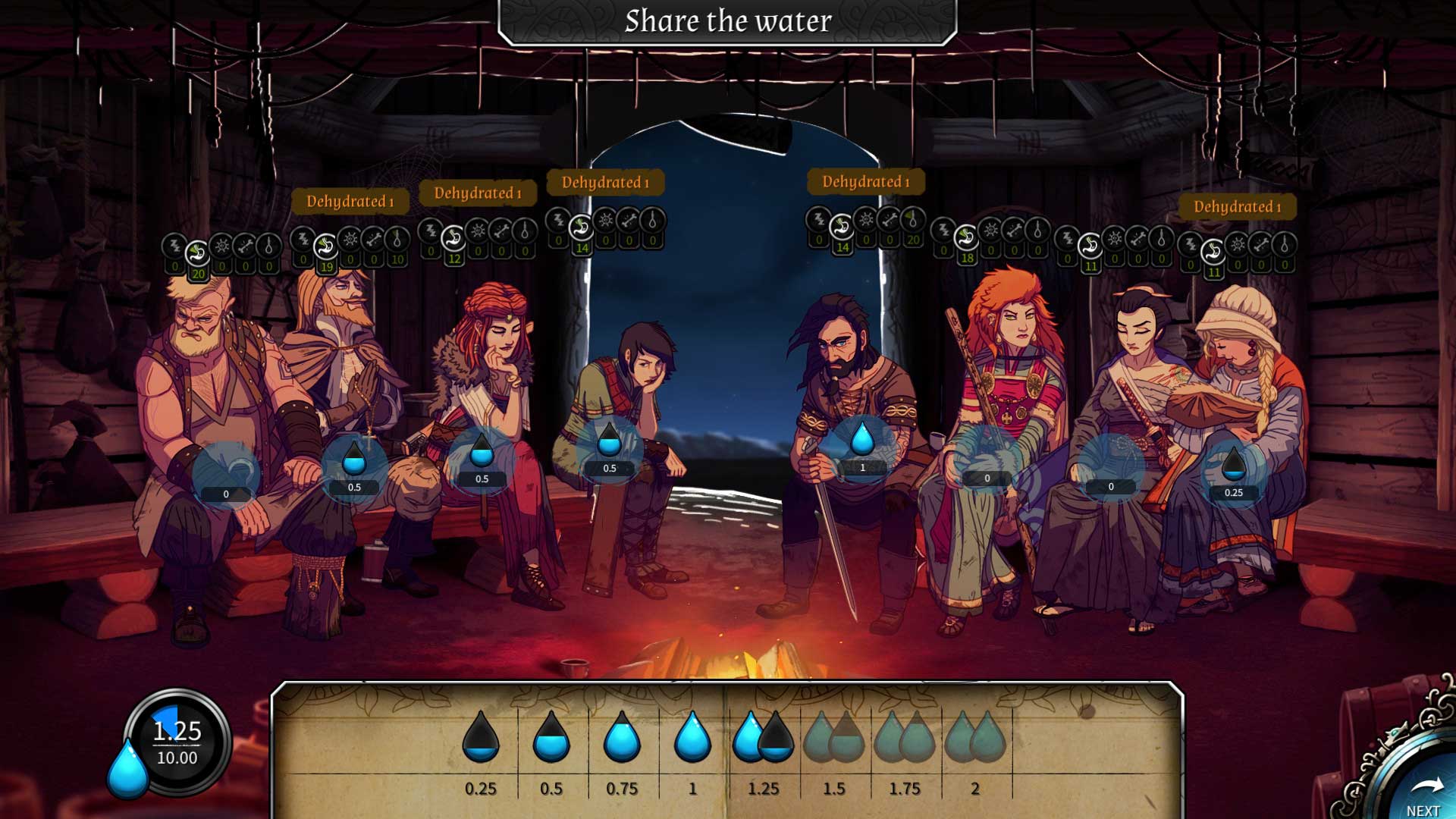Click the fatigue Zzz icon above the blond man
This screenshot has width=1456, height=819.
point(303,240)
